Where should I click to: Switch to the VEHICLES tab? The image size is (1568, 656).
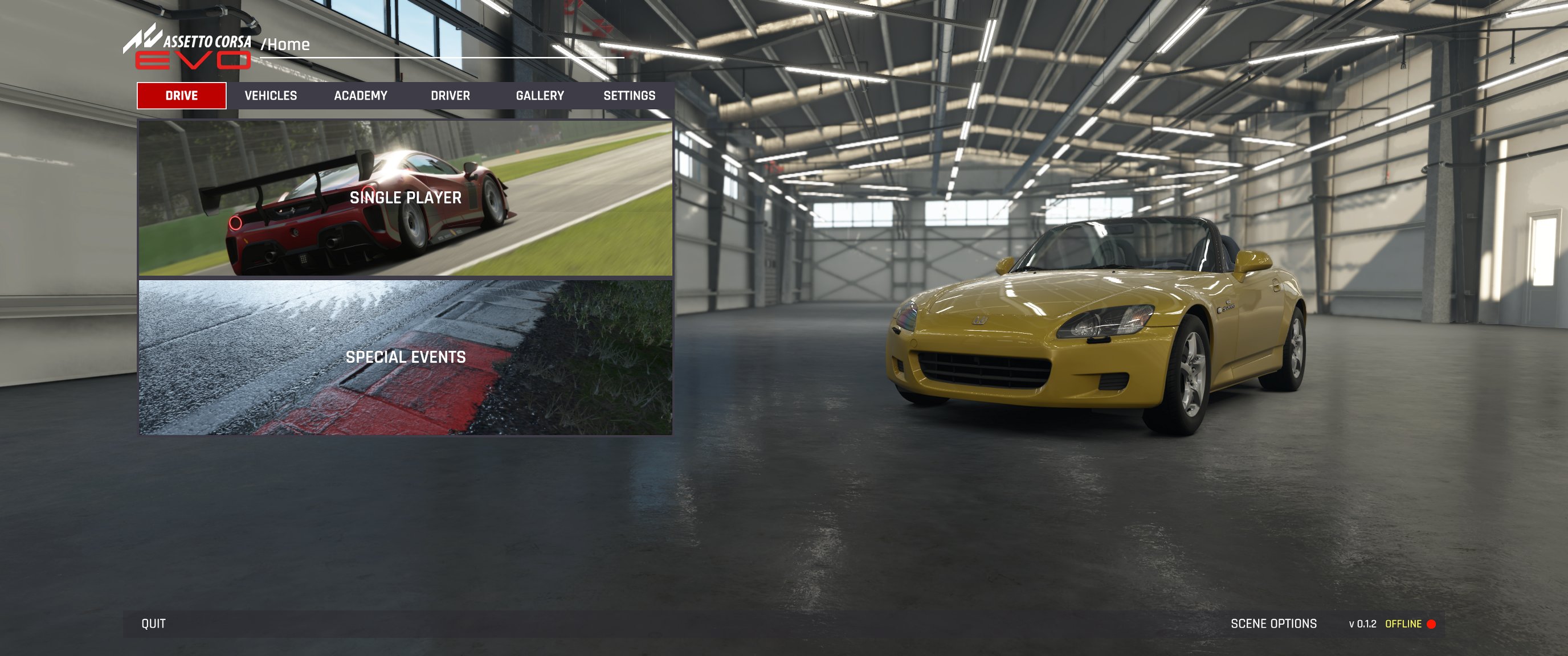(x=271, y=96)
